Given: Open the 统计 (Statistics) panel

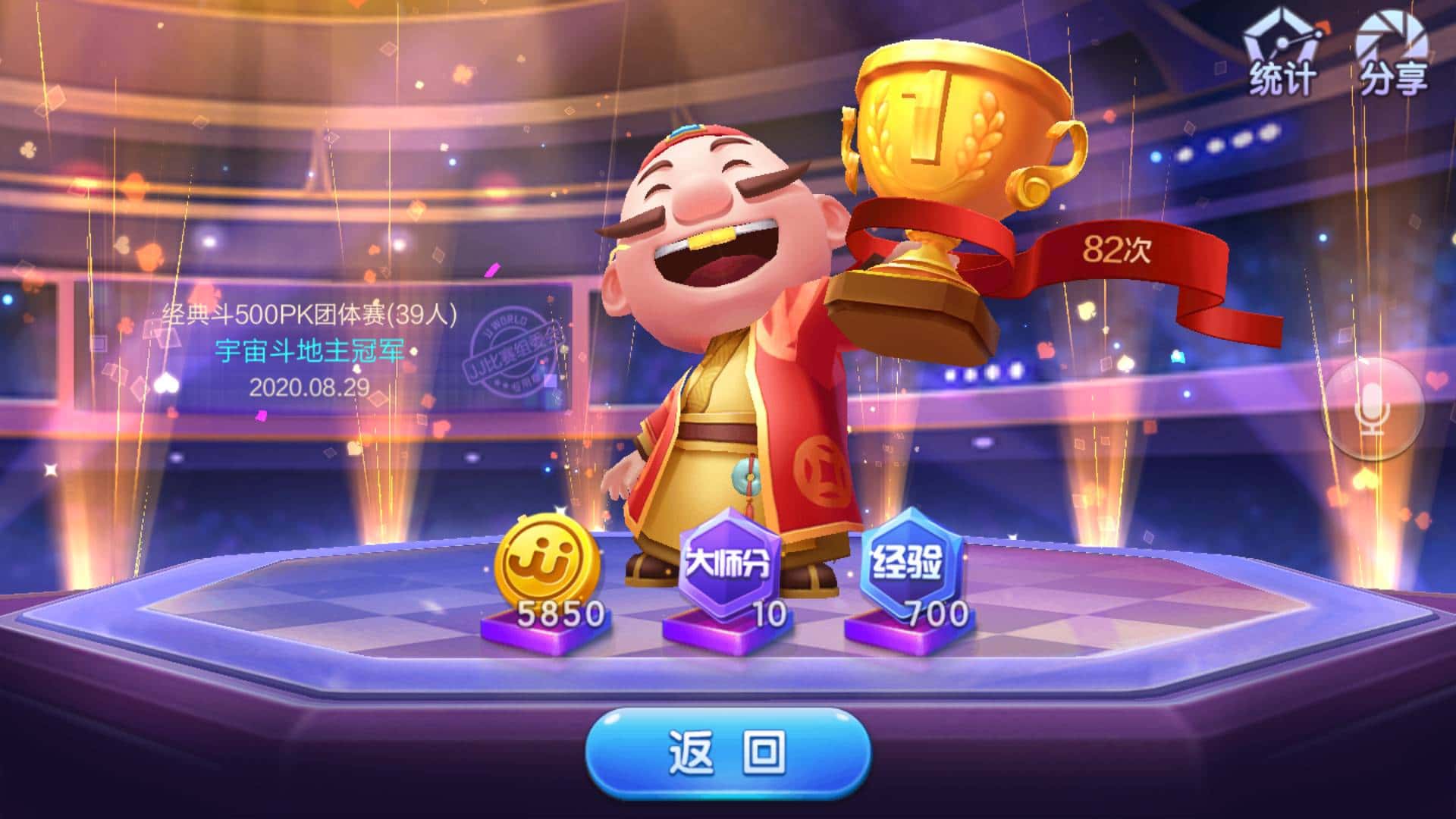Looking at the screenshot, I should point(1282,55).
